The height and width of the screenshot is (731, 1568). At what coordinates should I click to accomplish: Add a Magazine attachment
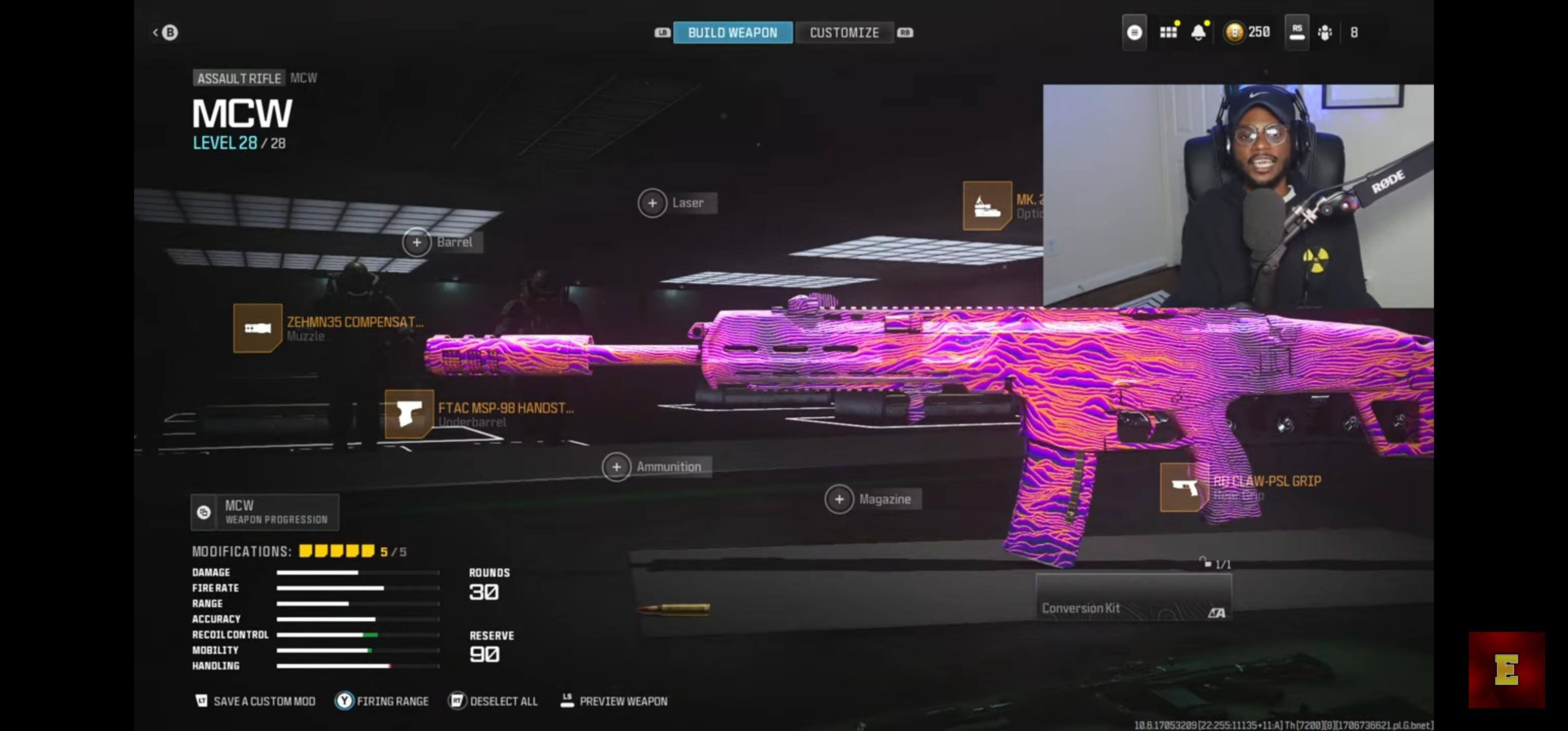pyautogui.click(x=839, y=499)
